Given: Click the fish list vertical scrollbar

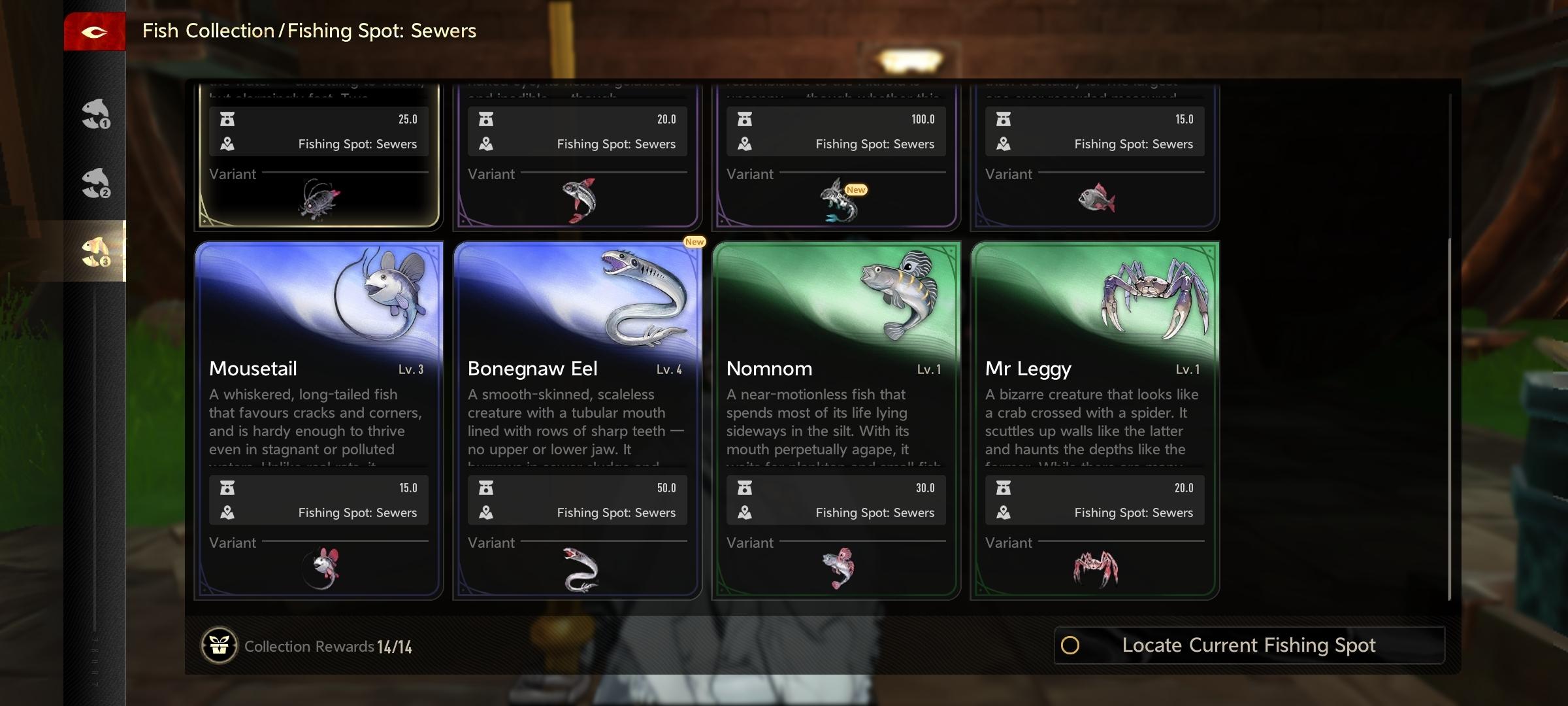Looking at the screenshot, I should 1449,418.
